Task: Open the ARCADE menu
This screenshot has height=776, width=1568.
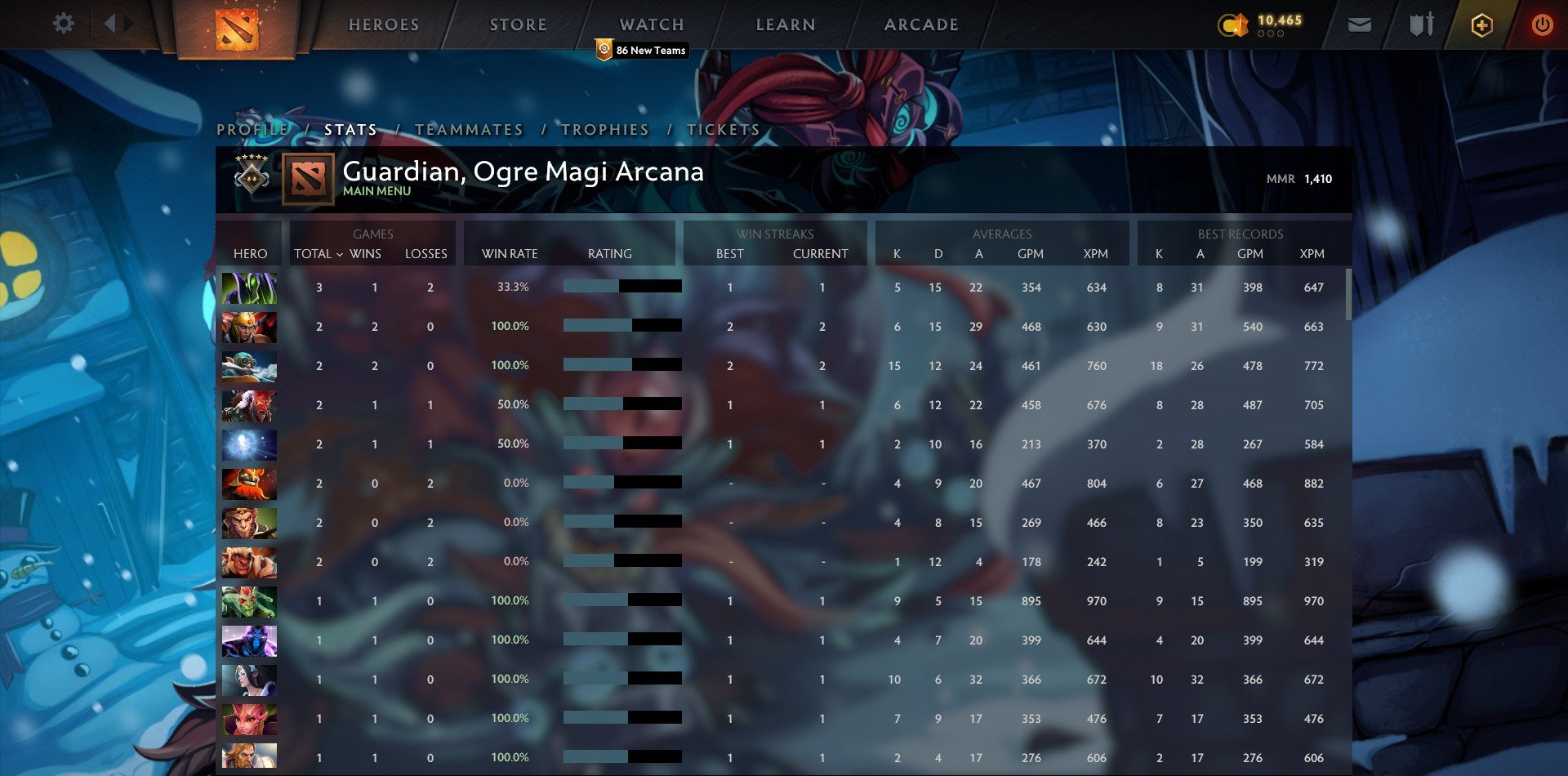Action: (x=921, y=25)
